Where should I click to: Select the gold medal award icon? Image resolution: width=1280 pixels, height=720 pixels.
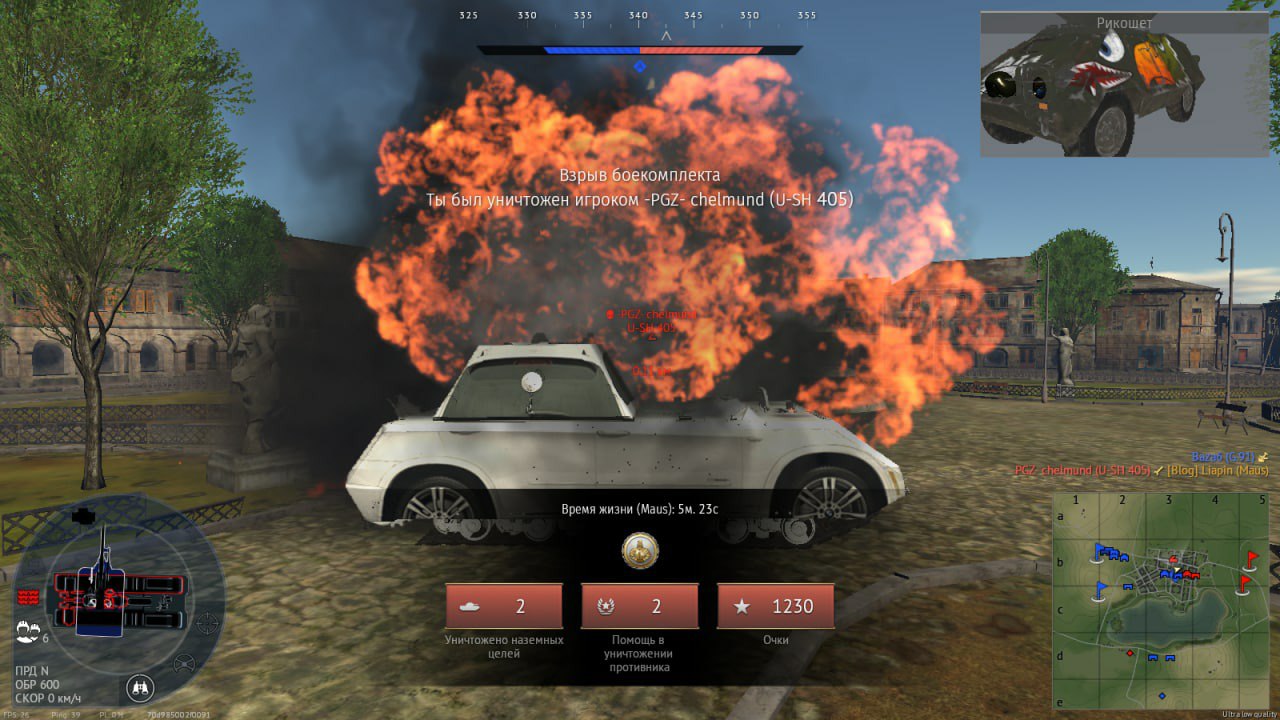coord(640,551)
